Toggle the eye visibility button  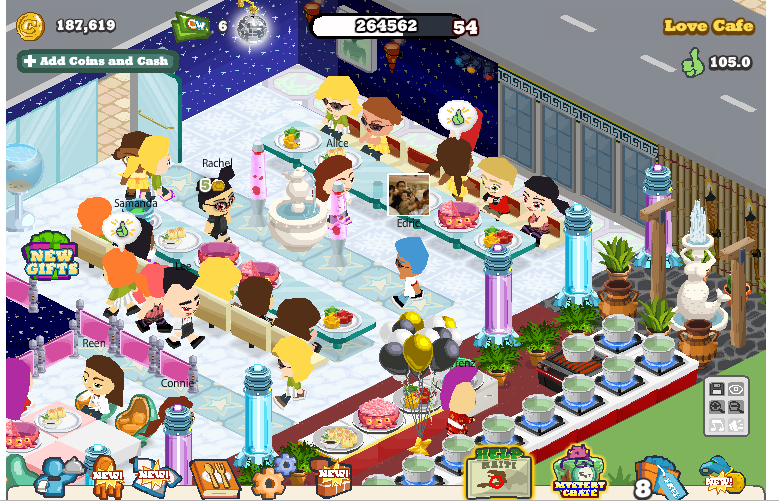point(737,390)
